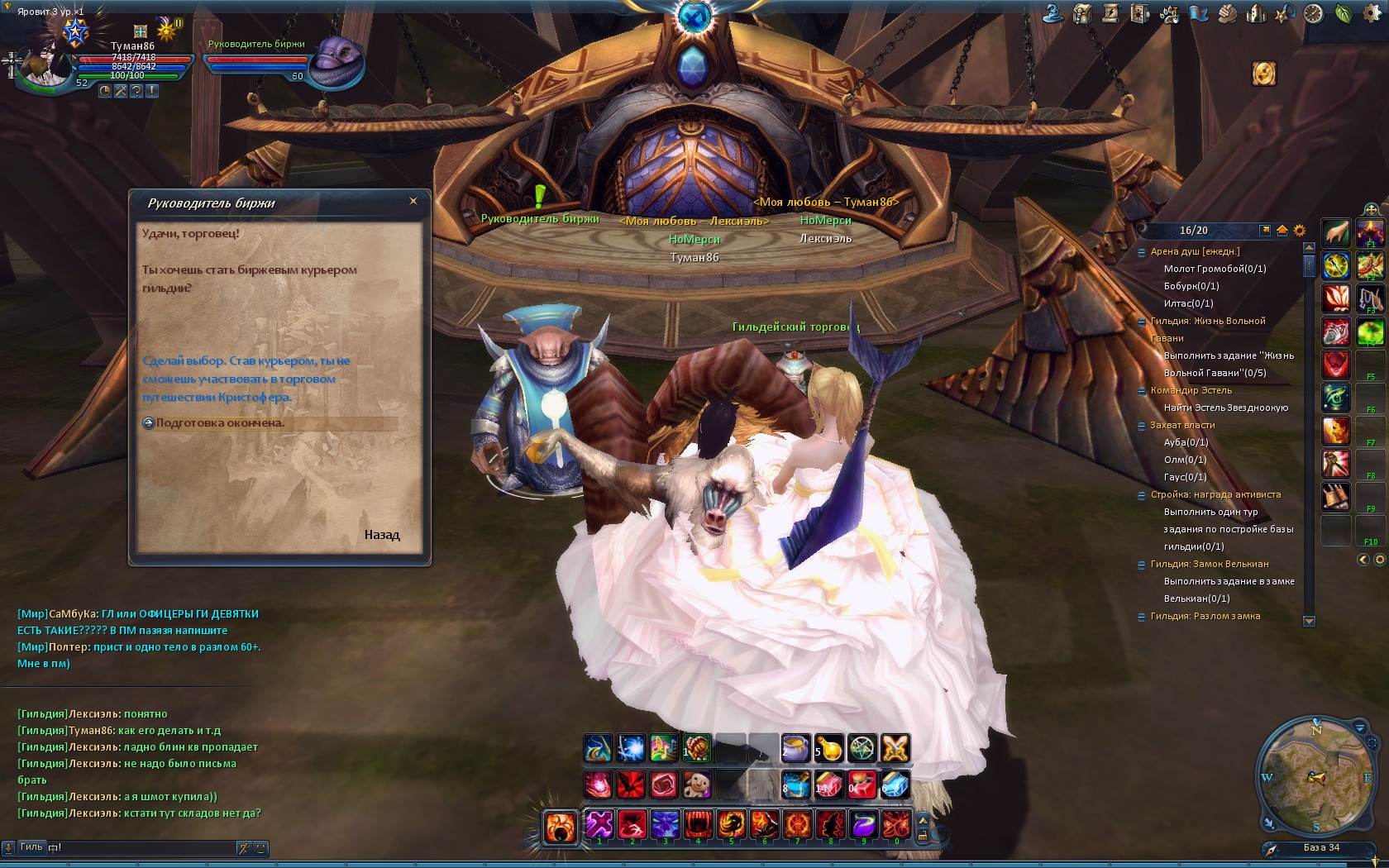
Task: Select the clock icon in top bar
Action: pyautogui.click(x=1314, y=14)
